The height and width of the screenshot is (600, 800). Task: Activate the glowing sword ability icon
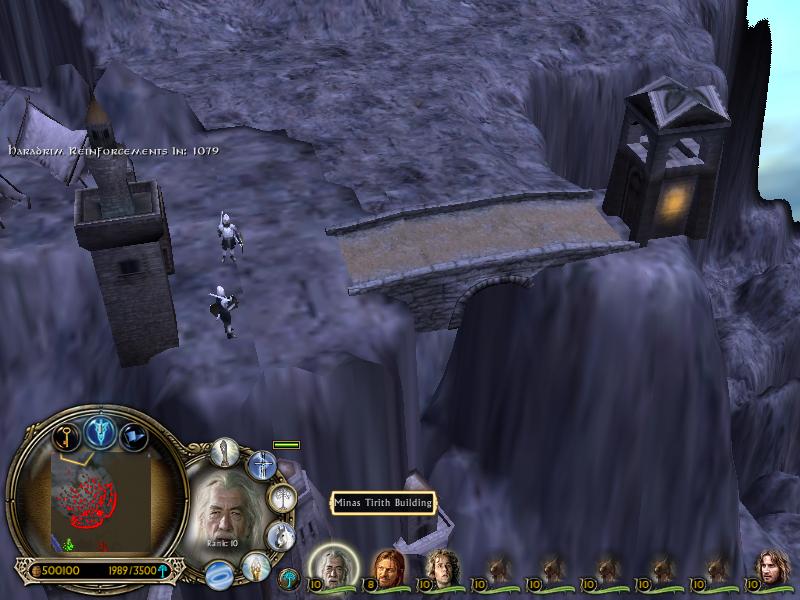(x=262, y=464)
